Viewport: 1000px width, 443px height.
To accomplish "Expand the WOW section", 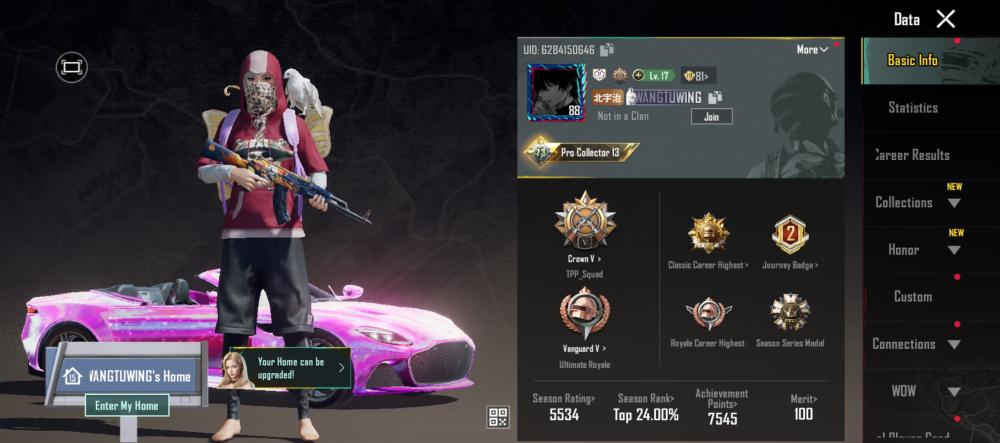I will click(x=915, y=391).
